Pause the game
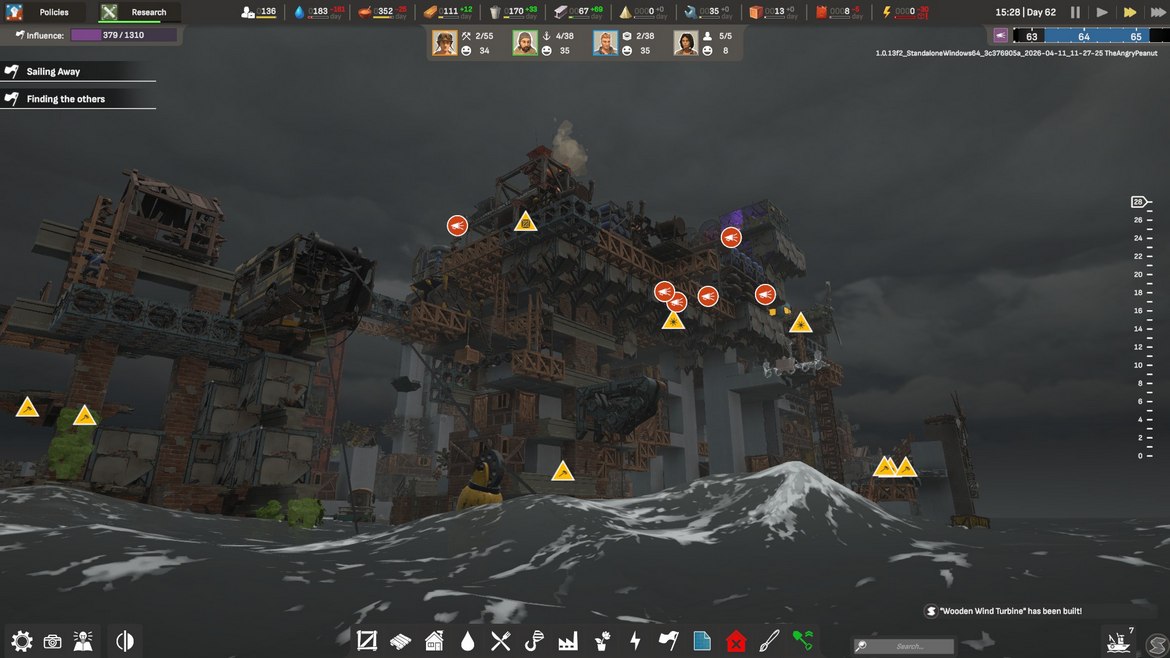Viewport: 1170px width, 658px height. pyautogui.click(x=1075, y=12)
